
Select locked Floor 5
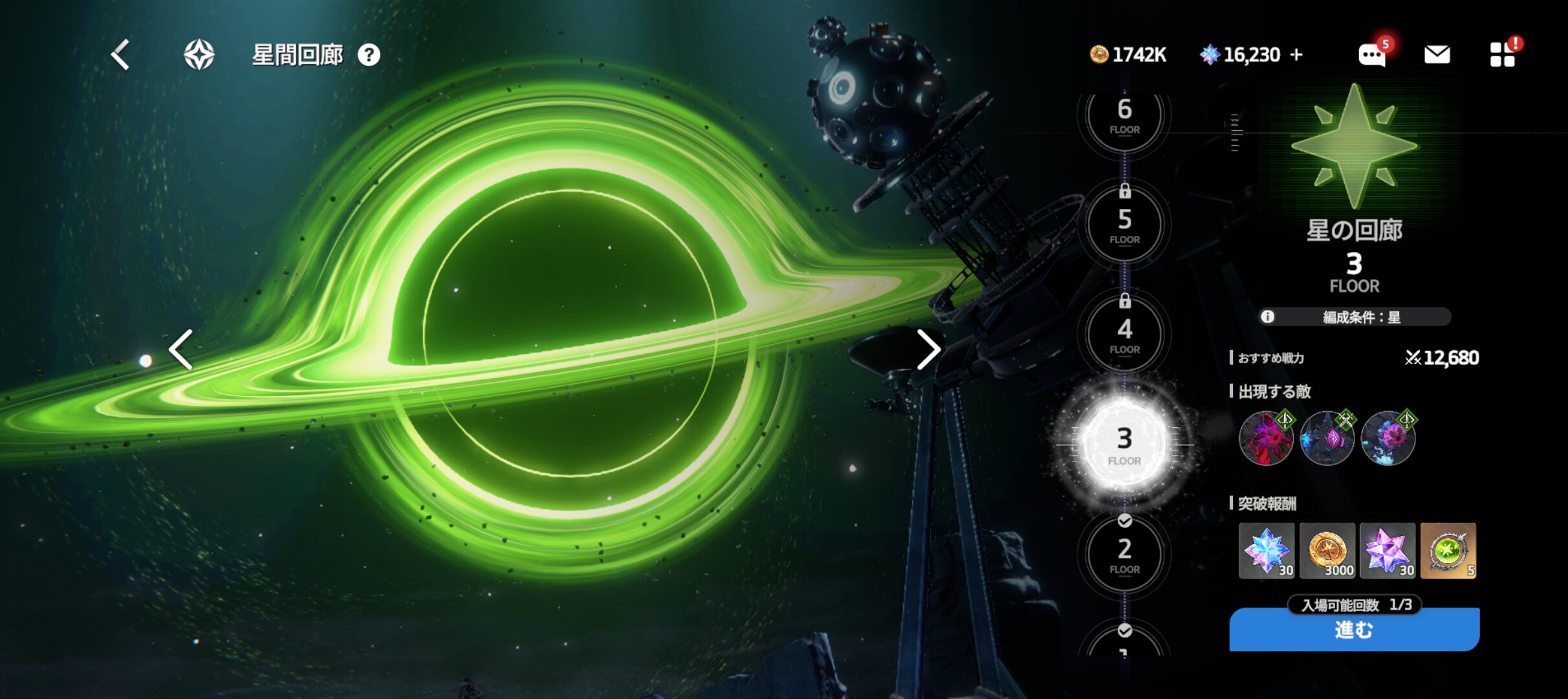click(x=1124, y=225)
